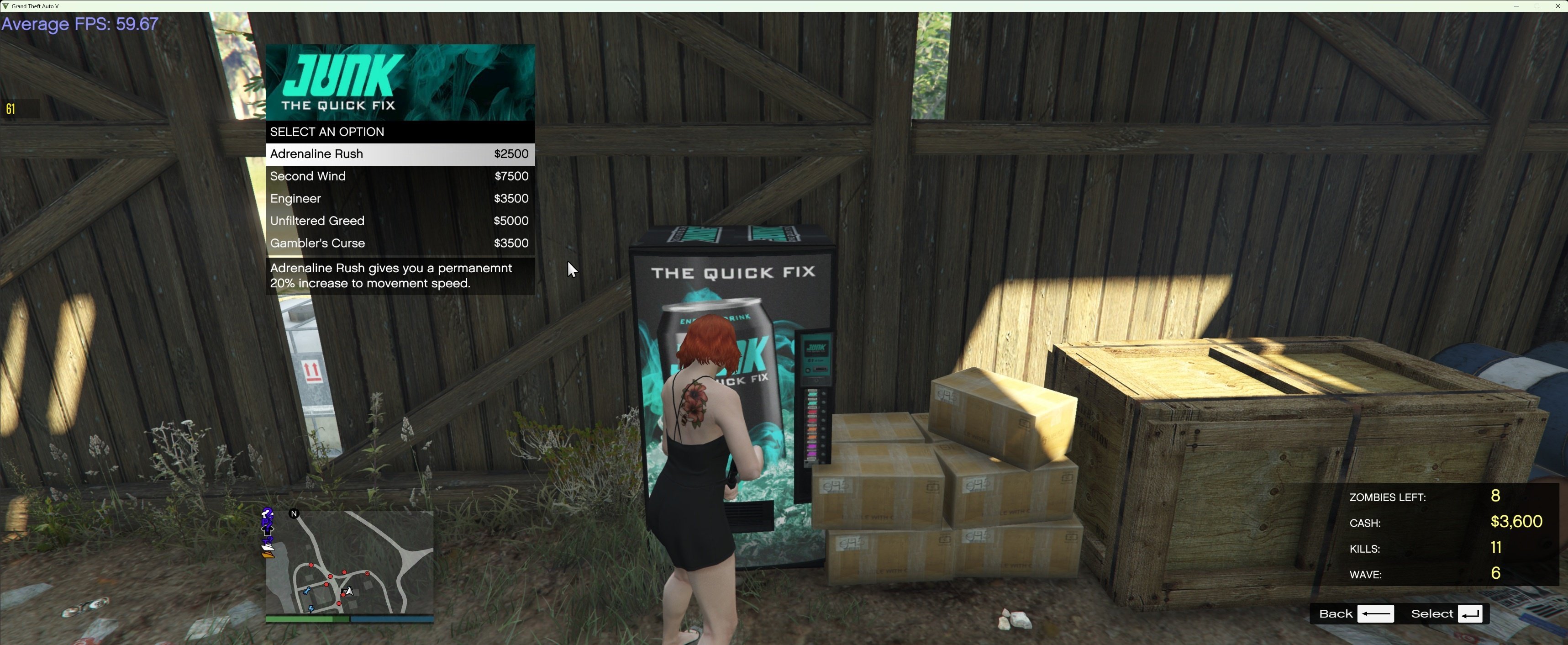Select Unfiltered Greed from the menu
This screenshot has height=645, width=1568.
[399, 221]
